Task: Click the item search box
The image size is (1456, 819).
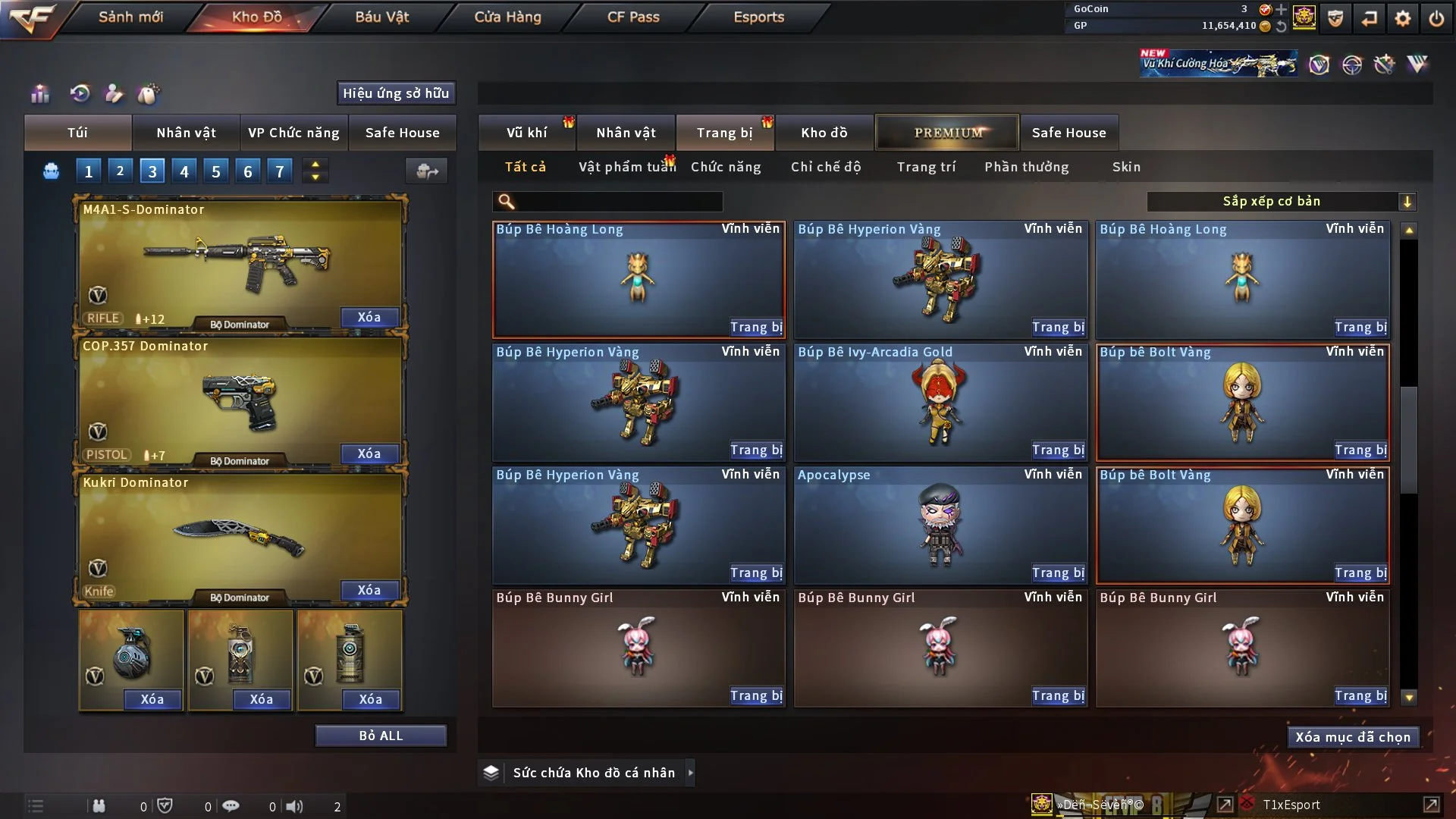Action: [x=618, y=202]
